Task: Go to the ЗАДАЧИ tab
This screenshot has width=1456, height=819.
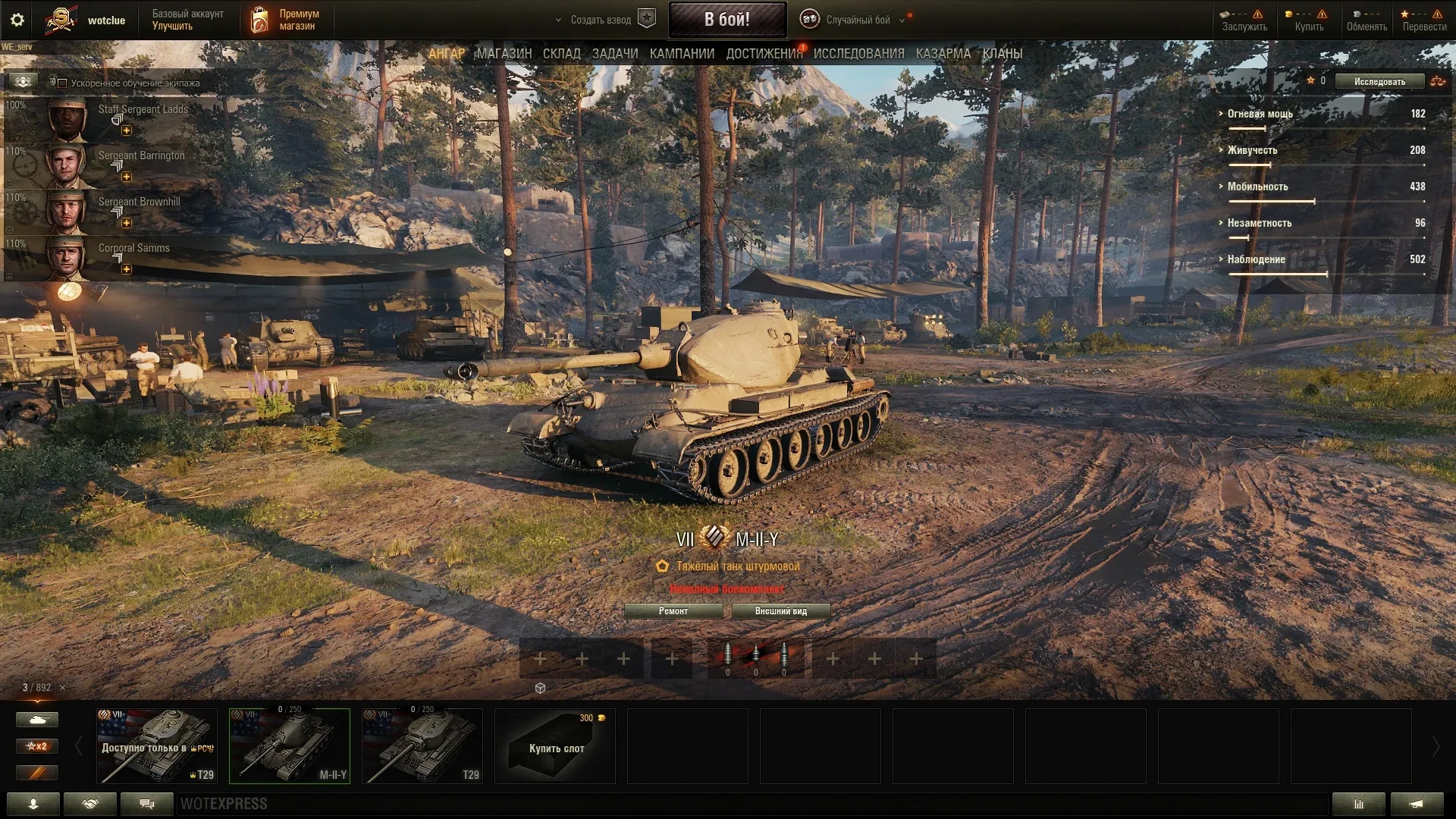Action: tap(615, 54)
